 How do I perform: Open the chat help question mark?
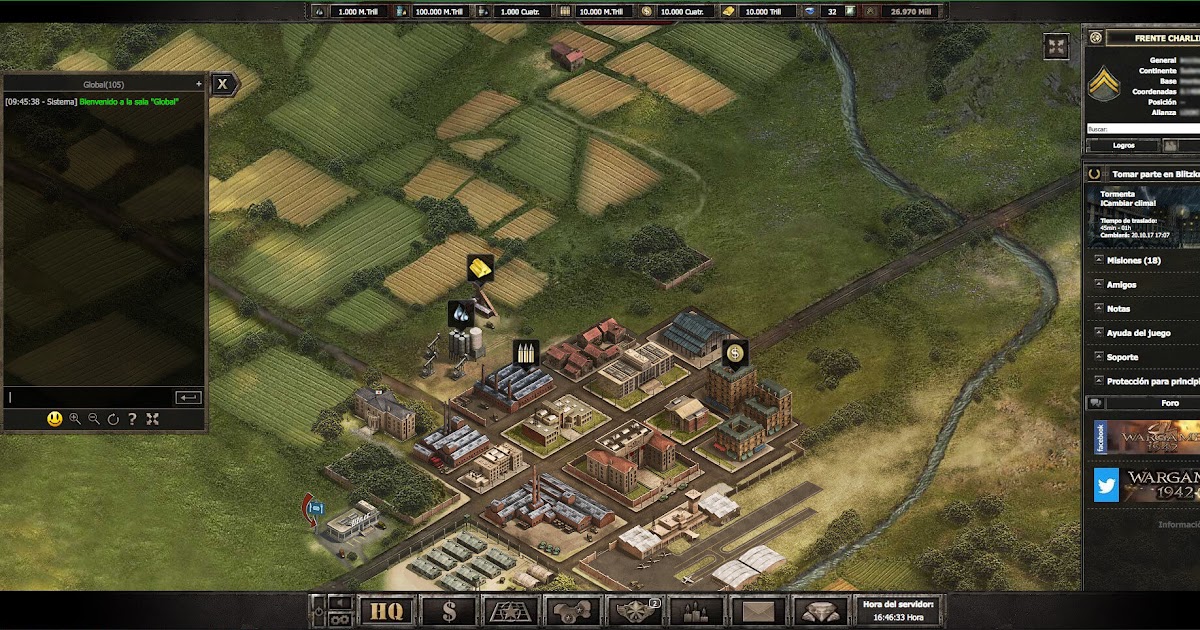click(x=132, y=419)
